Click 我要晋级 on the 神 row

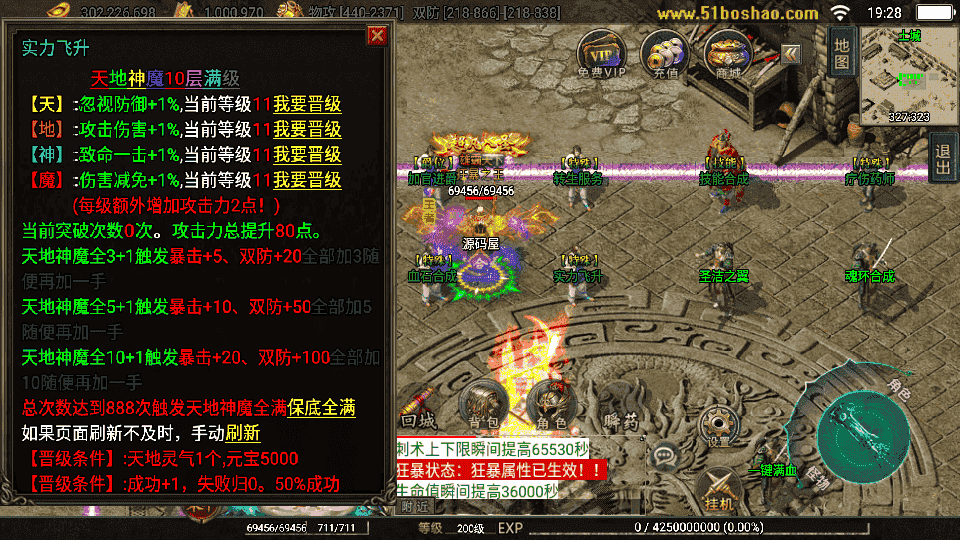pos(307,155)
